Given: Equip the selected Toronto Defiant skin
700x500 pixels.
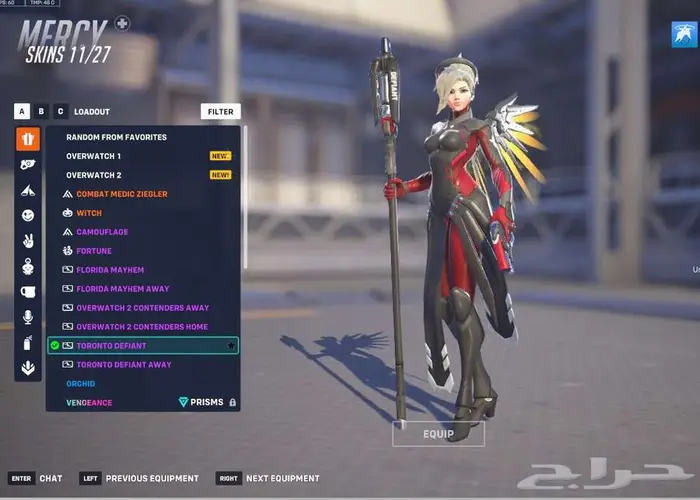Looking at the screenshot, I should [x=438, y=434].
